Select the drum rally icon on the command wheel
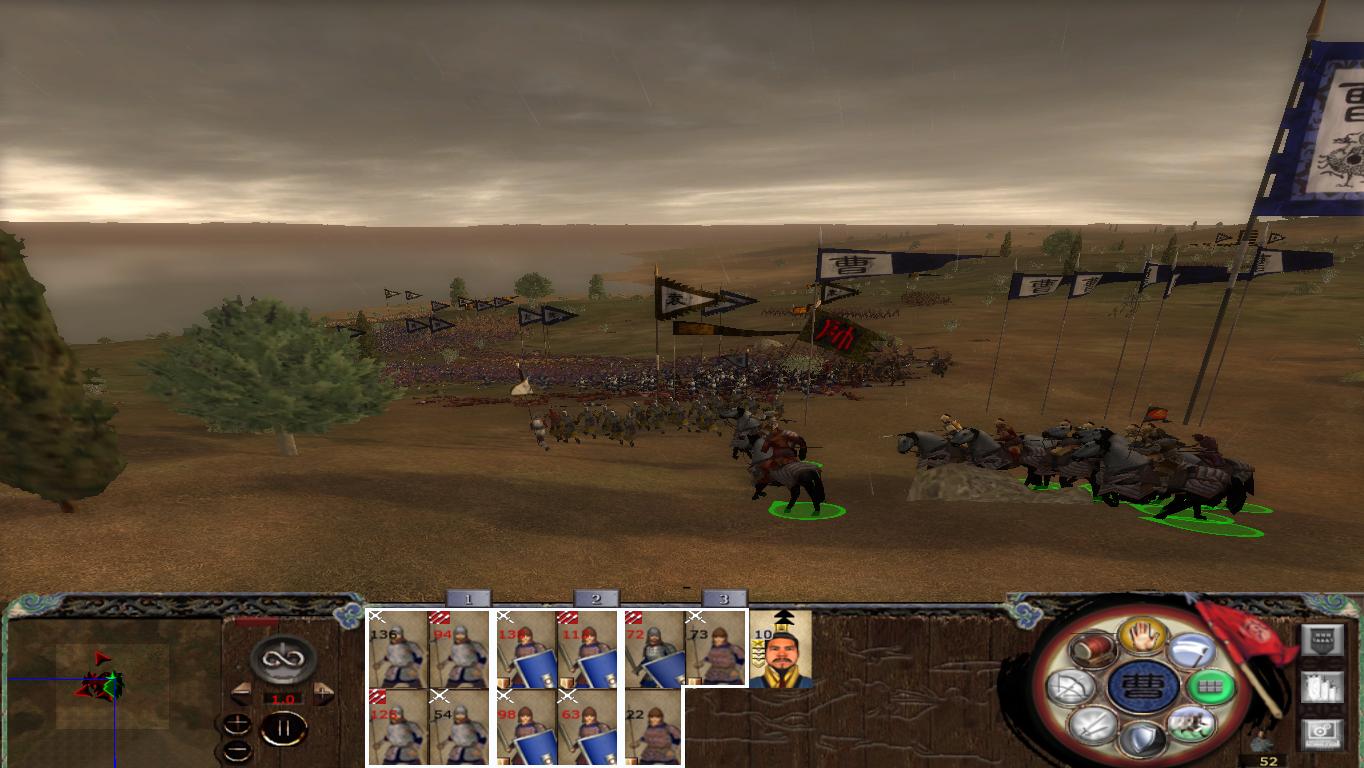1364x768 pixels. (x=1093, y=650)
